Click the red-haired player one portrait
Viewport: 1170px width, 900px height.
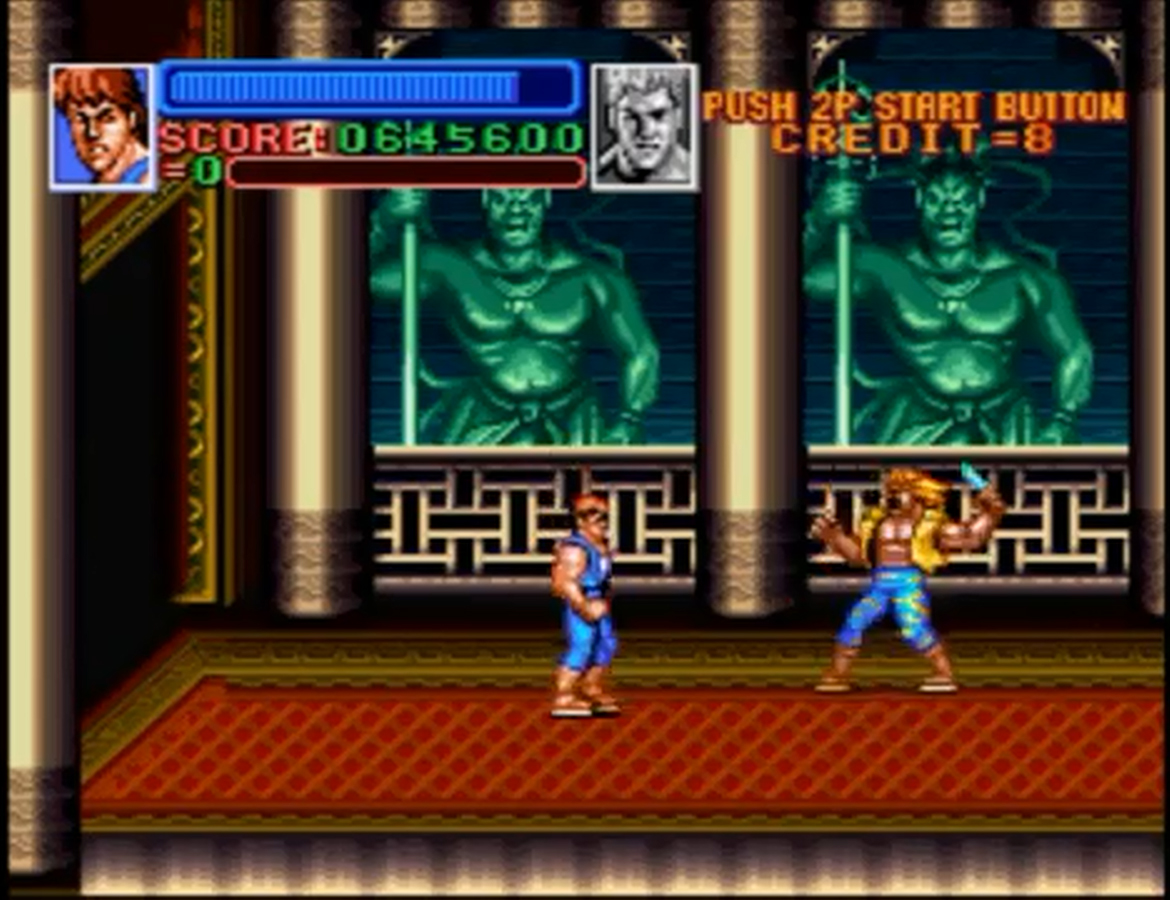(x=102, y=127)
